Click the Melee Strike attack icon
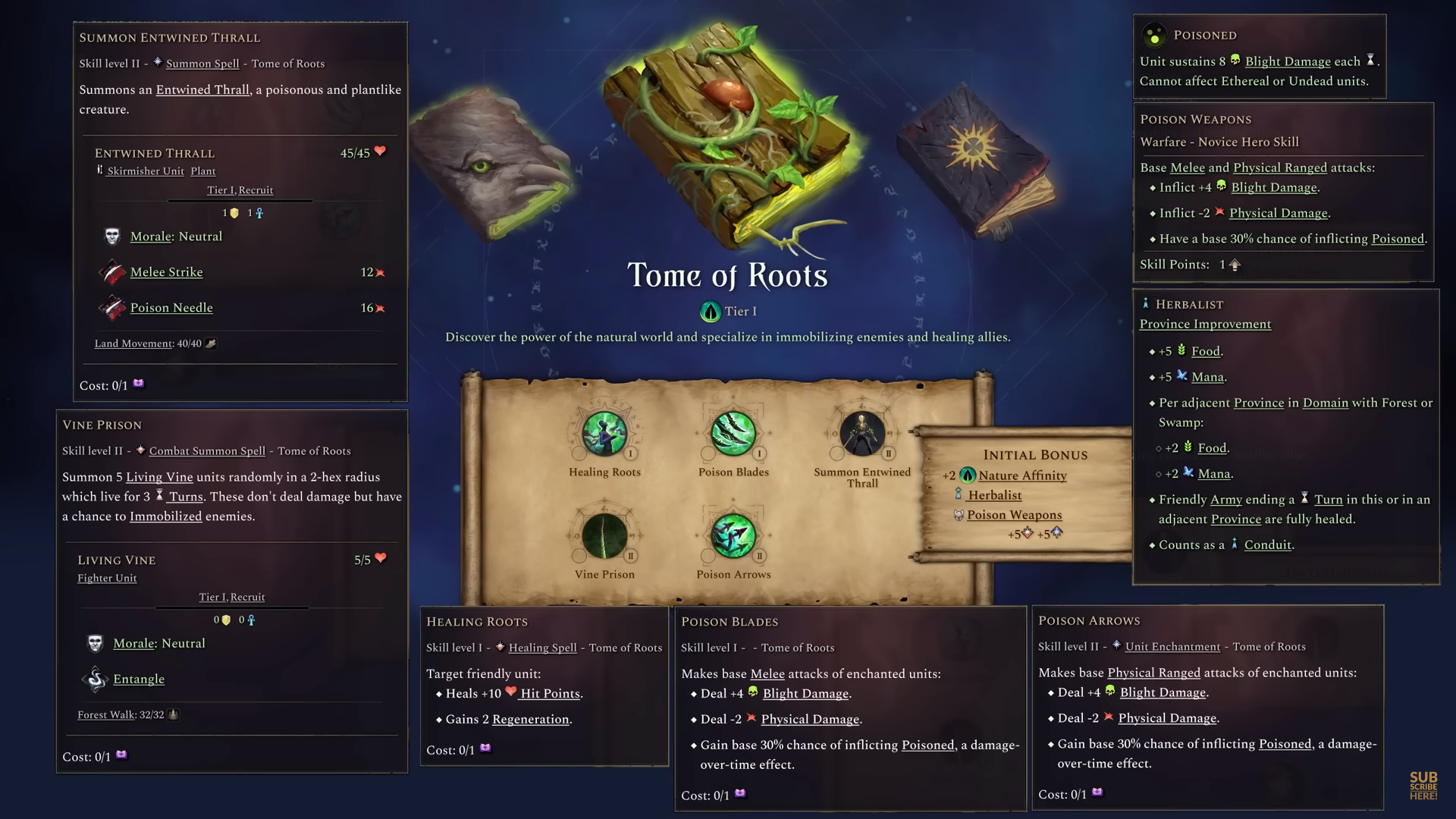Viewport: 1456px width, 819px height. click(110, 271)
